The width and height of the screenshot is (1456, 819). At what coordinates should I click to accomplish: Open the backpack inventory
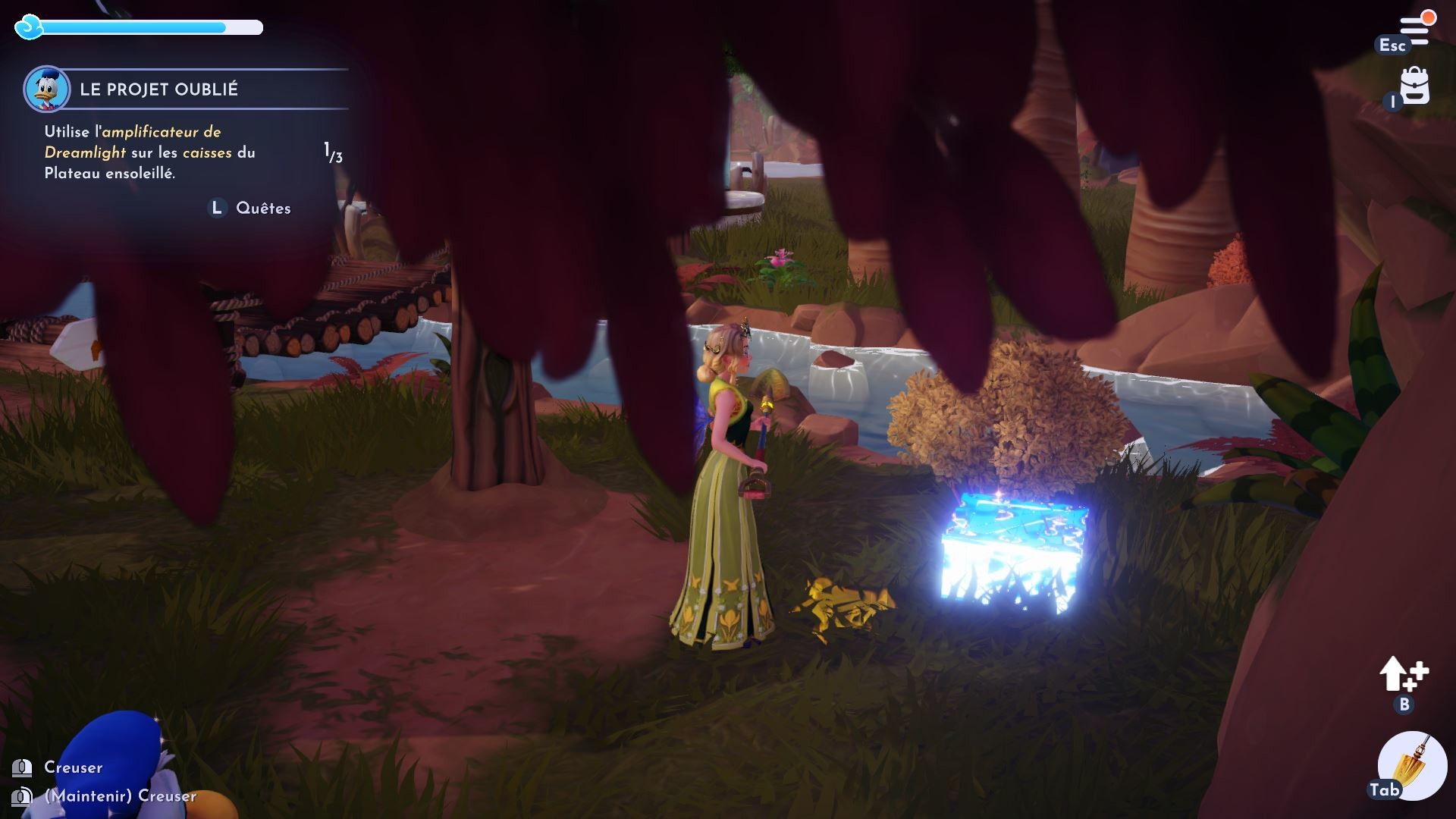point(1414,86)
